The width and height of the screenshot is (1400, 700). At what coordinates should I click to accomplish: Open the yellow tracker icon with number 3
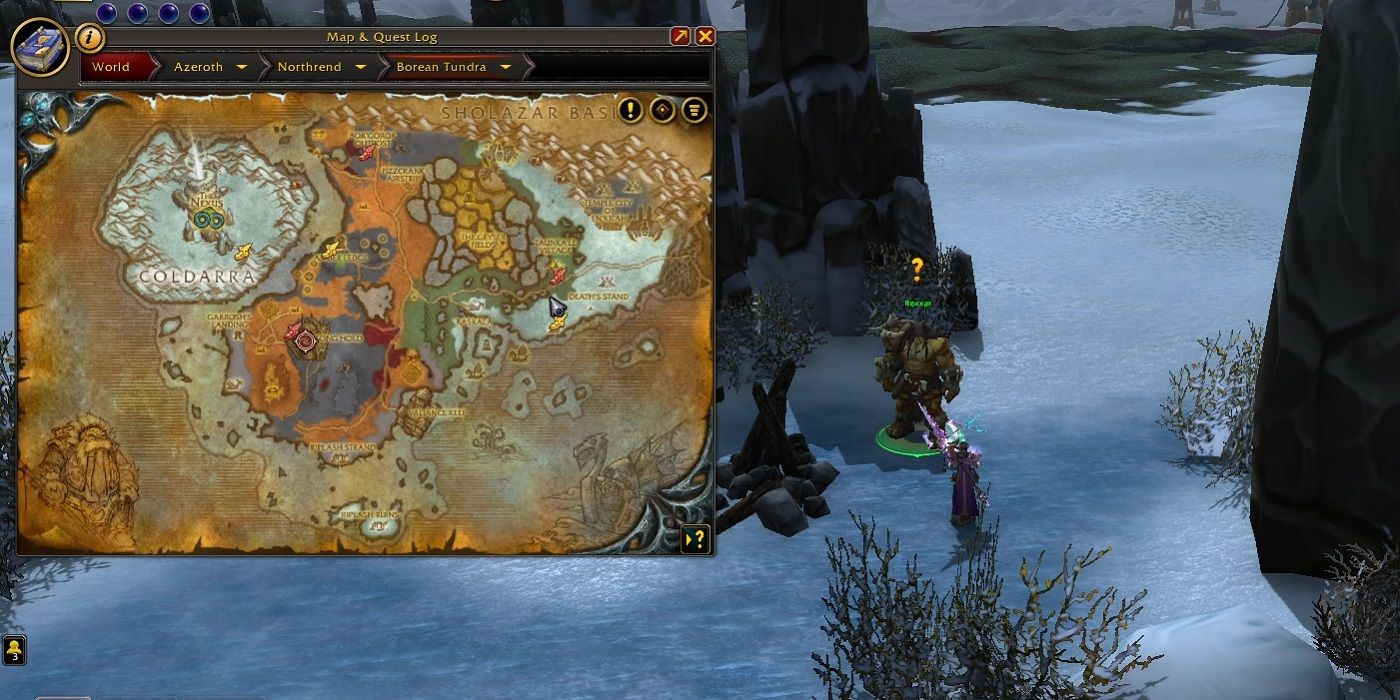pos(14,650)
